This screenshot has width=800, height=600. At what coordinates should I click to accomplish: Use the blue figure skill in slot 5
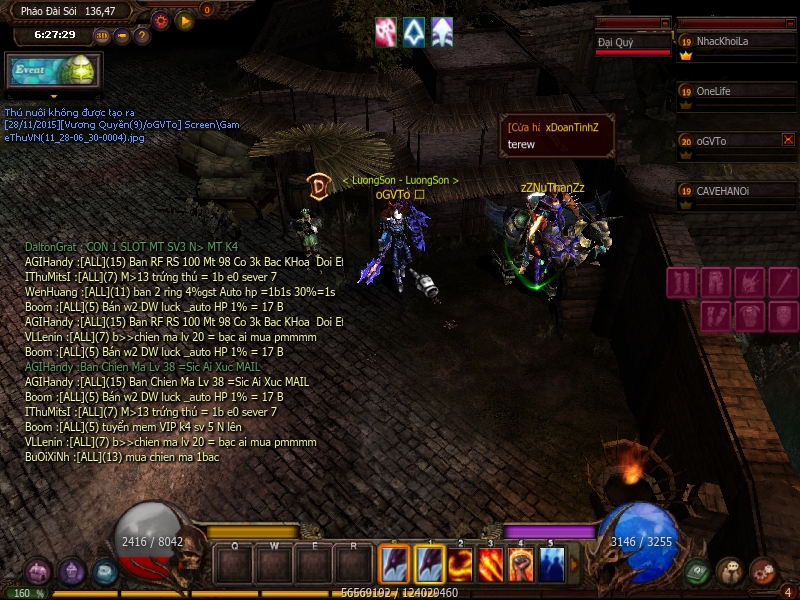pyautogui.click(x=551, y=566)
